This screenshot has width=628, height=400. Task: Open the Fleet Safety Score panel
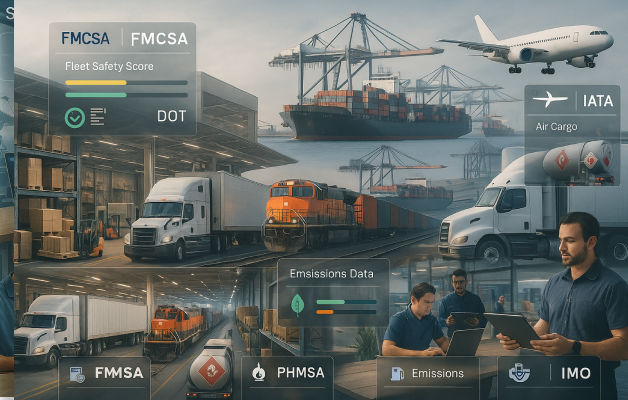(122, 78)
